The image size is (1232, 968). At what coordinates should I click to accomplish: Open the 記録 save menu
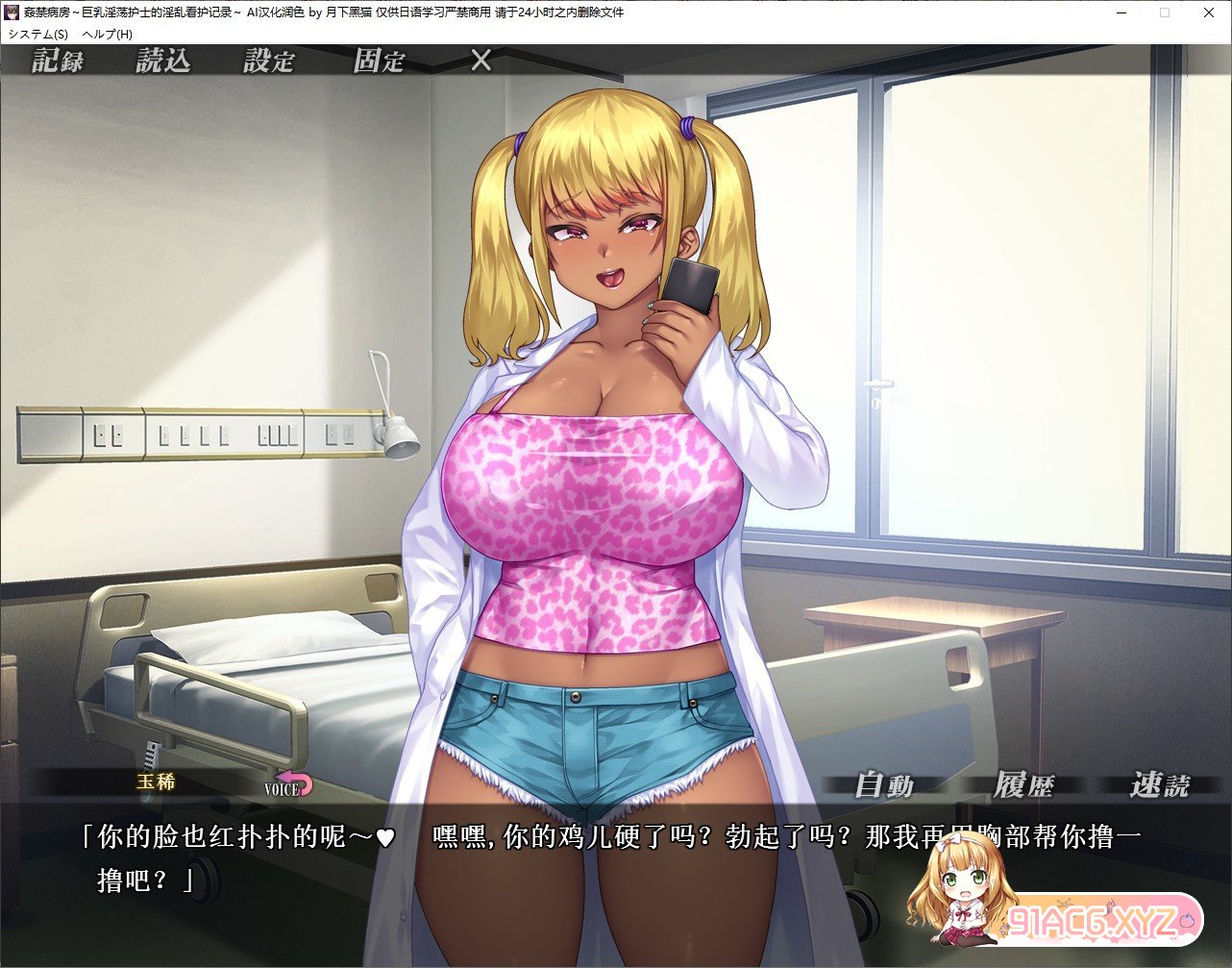pyautogui.click(x=58, y=62)
